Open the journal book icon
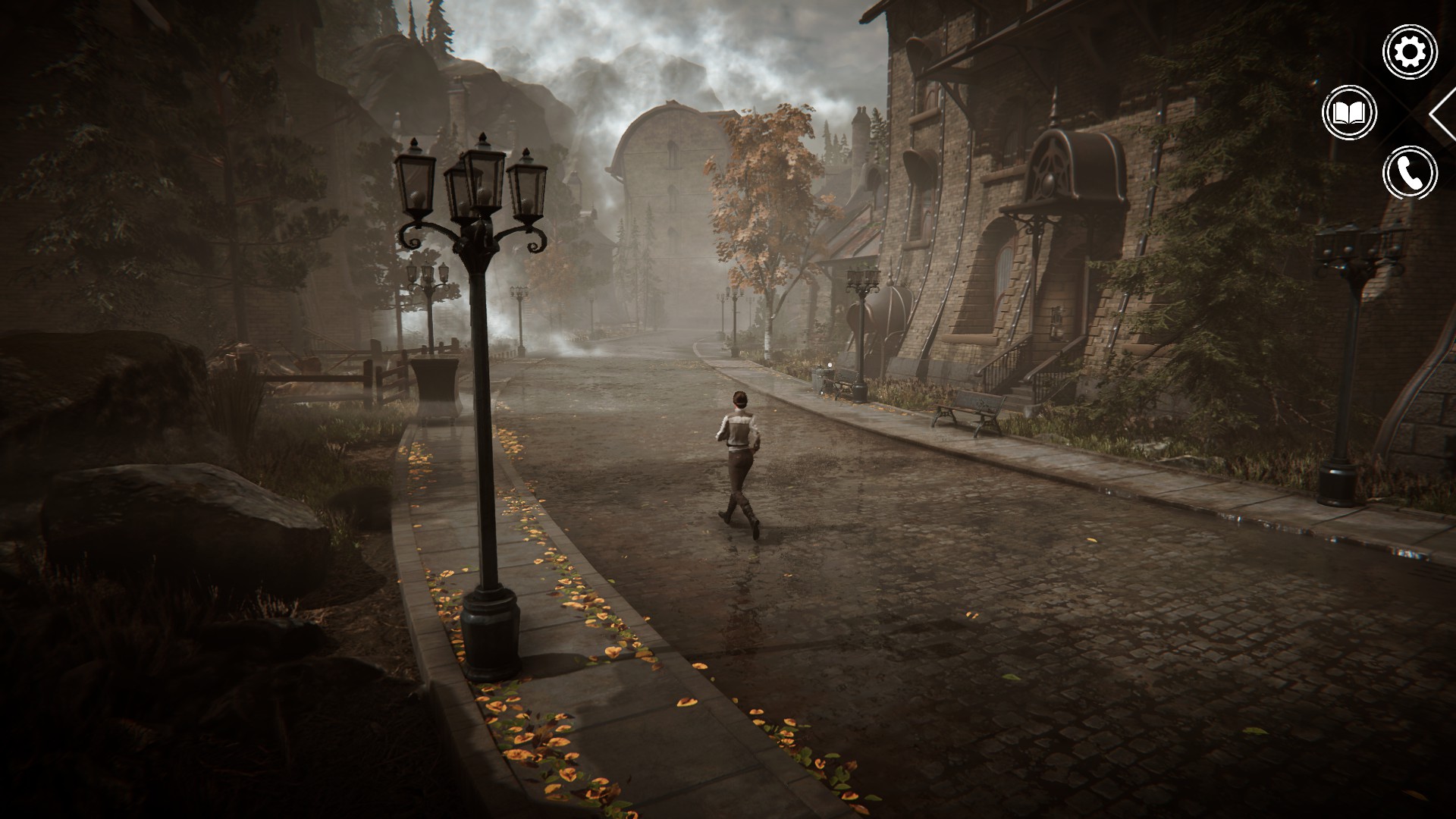The width and height of the screenshot is (1456, 819). pos(1349,113)
